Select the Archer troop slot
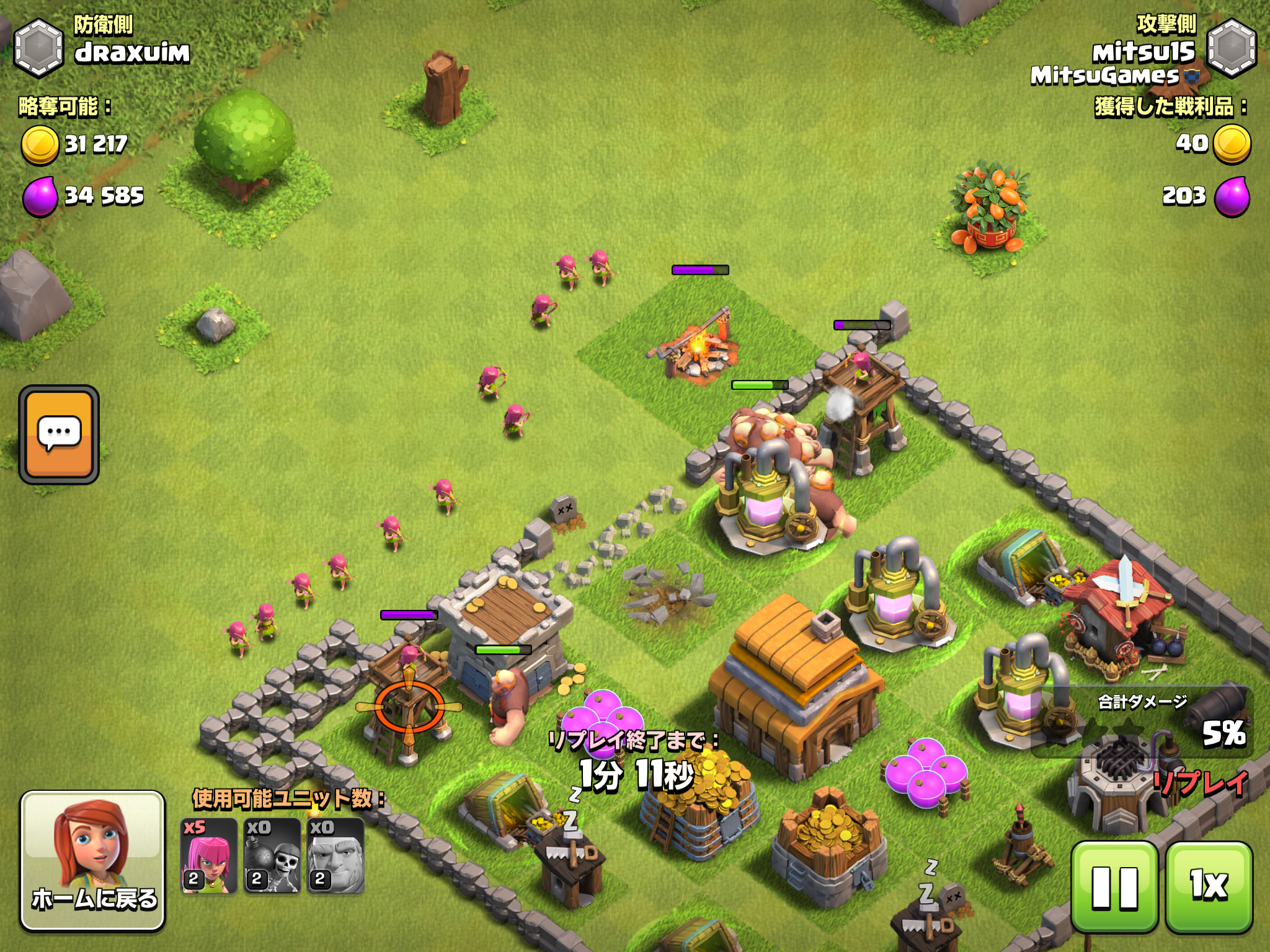This screenshot has height=952, width=1270. tap(209, 856)
